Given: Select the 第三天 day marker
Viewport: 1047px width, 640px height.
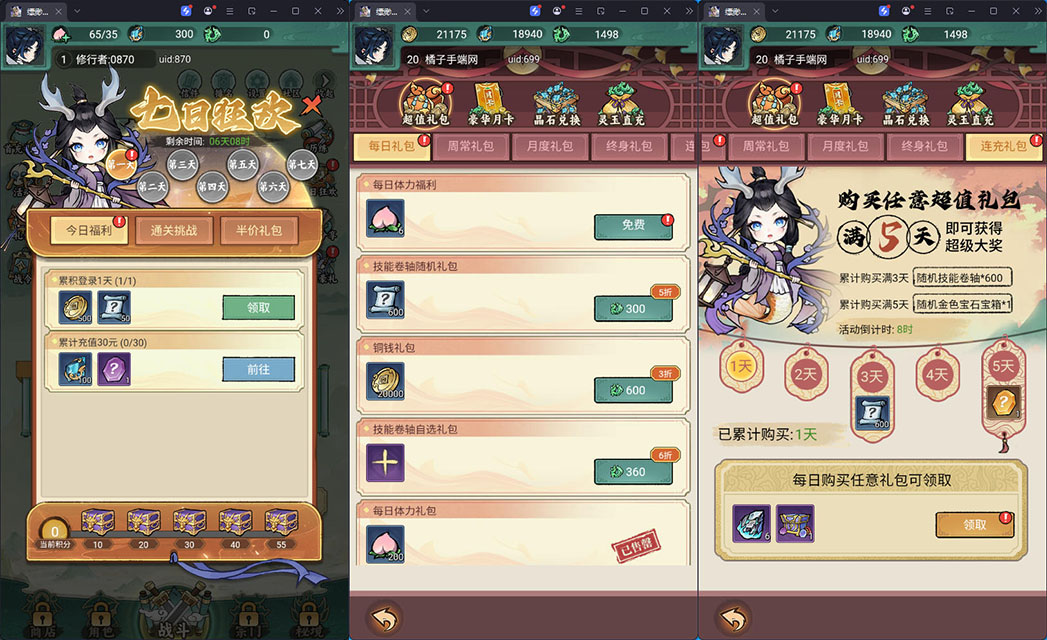Looking at the screenshot, I should (x=182, y=165).
